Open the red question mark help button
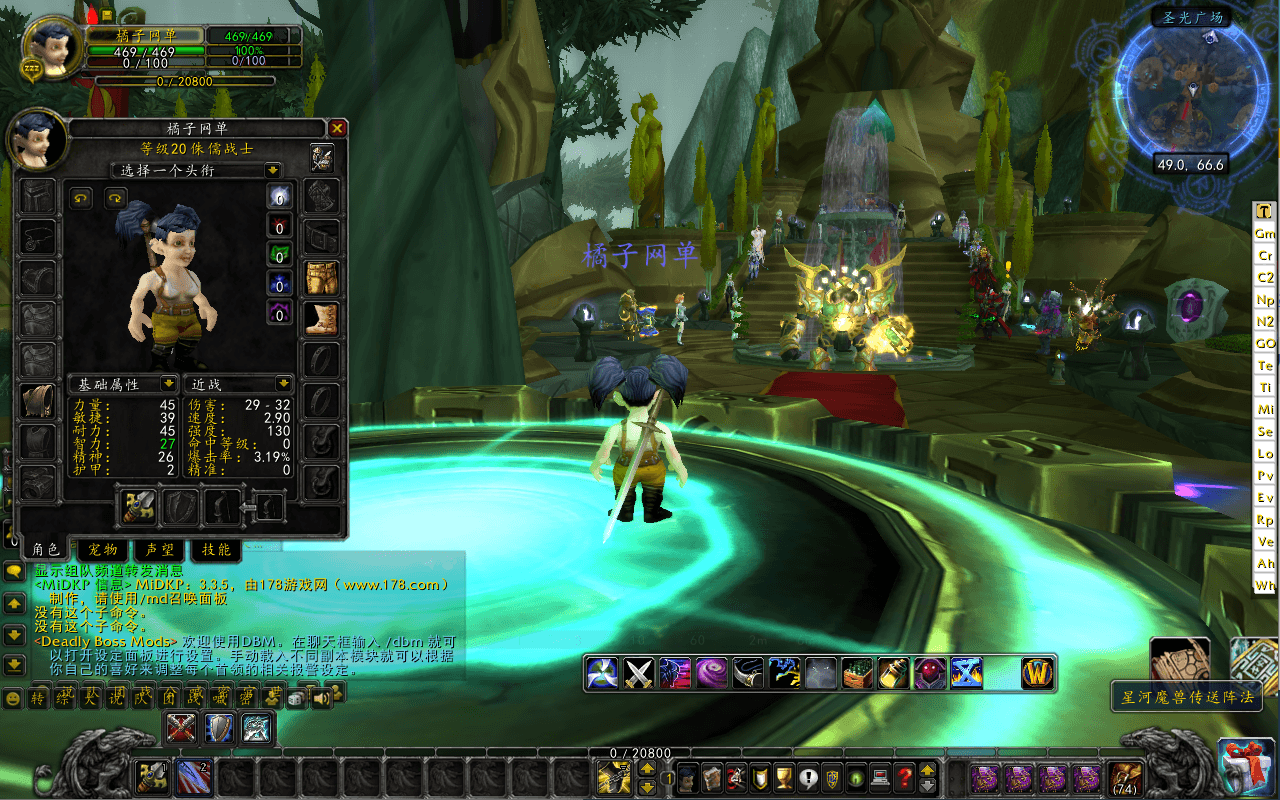 pyautogui.click(x=904, y=777)
